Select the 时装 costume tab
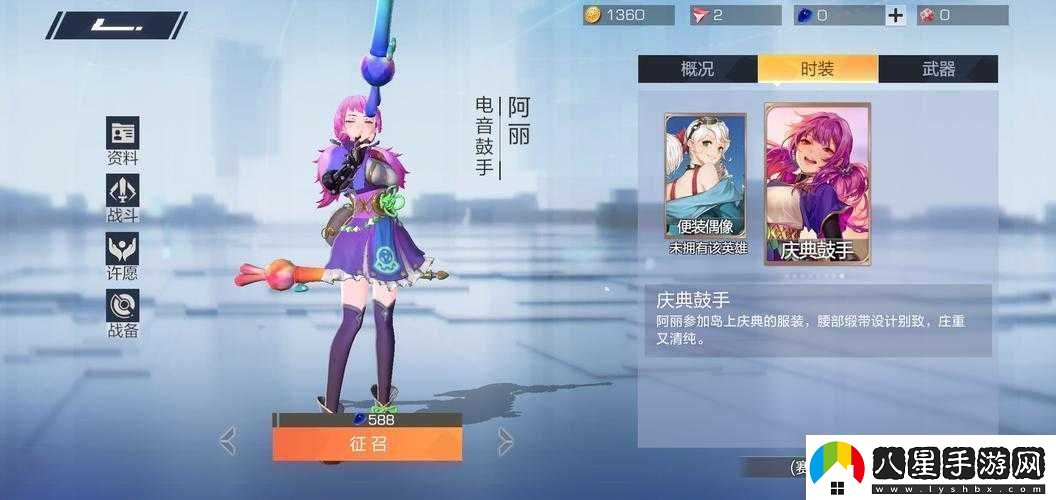 pyautogui.click(x=817, y=69)
